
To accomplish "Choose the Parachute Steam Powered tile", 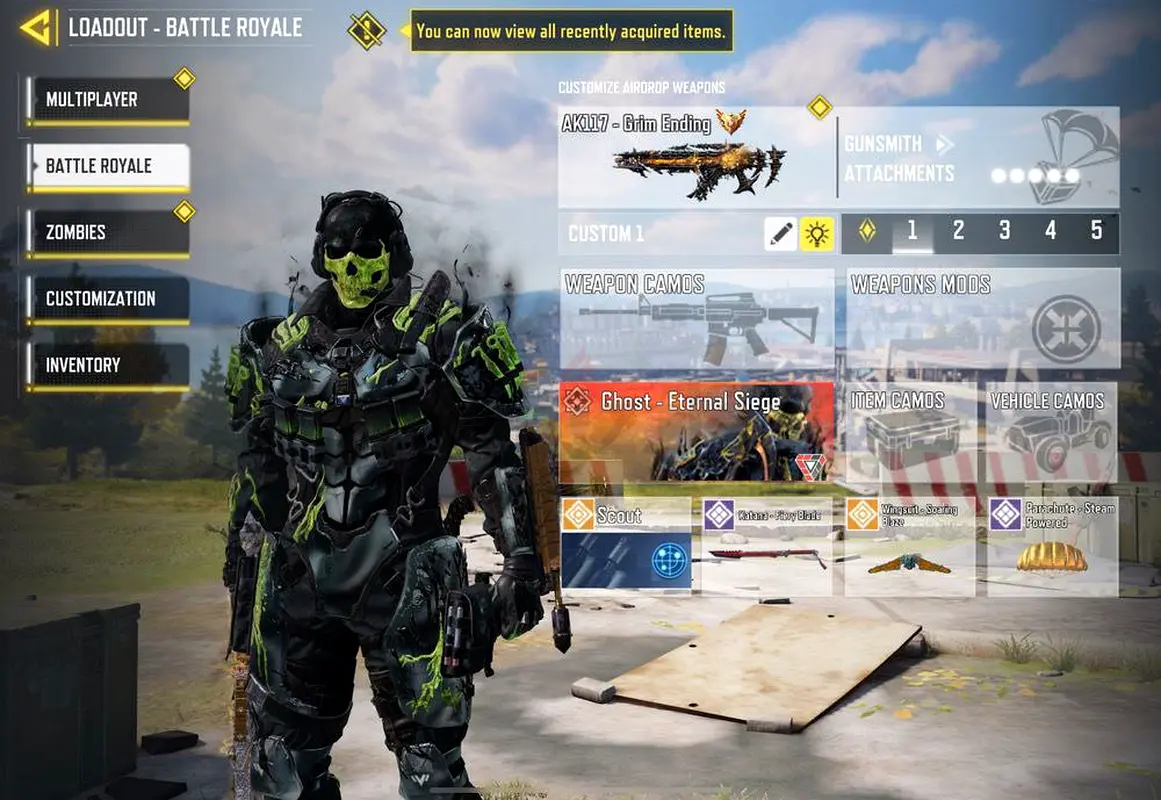I will pyautogui.click(x=1052, y=546).
